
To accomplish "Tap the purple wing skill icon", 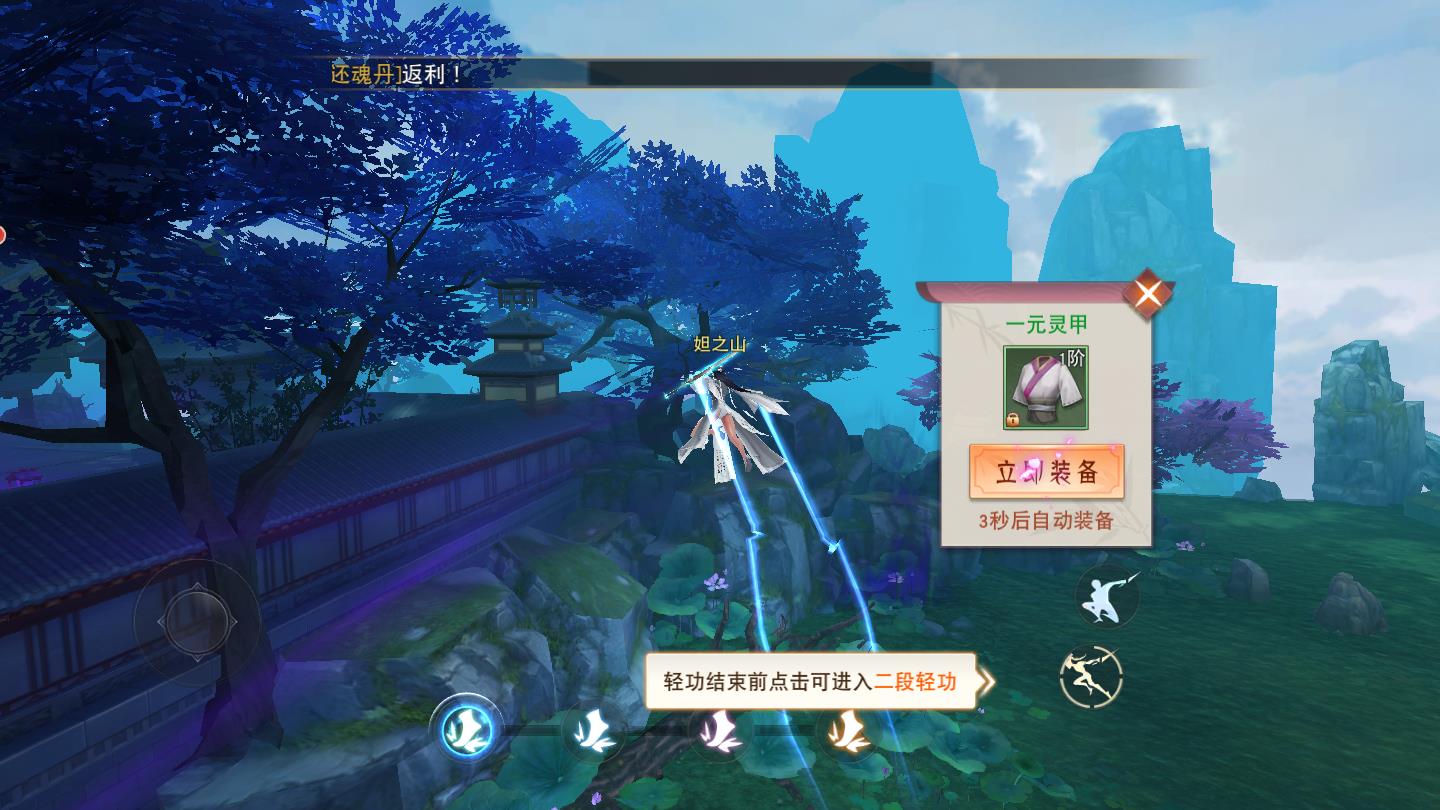I will [722, 733].
